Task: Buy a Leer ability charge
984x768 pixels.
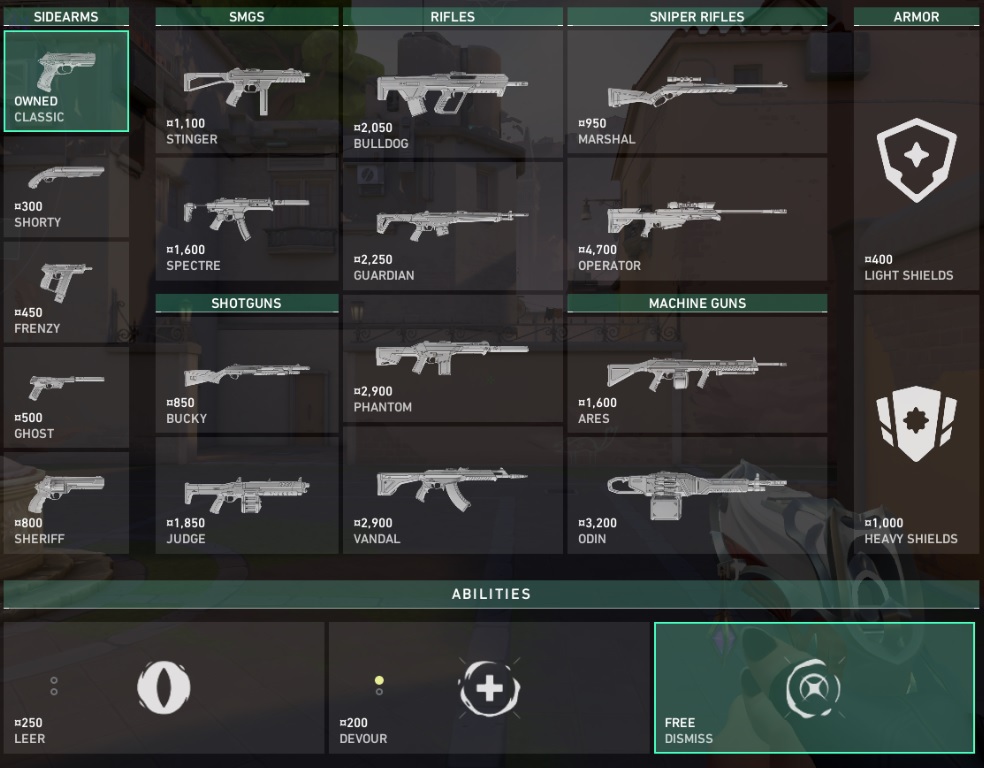Action: point(164,688)
